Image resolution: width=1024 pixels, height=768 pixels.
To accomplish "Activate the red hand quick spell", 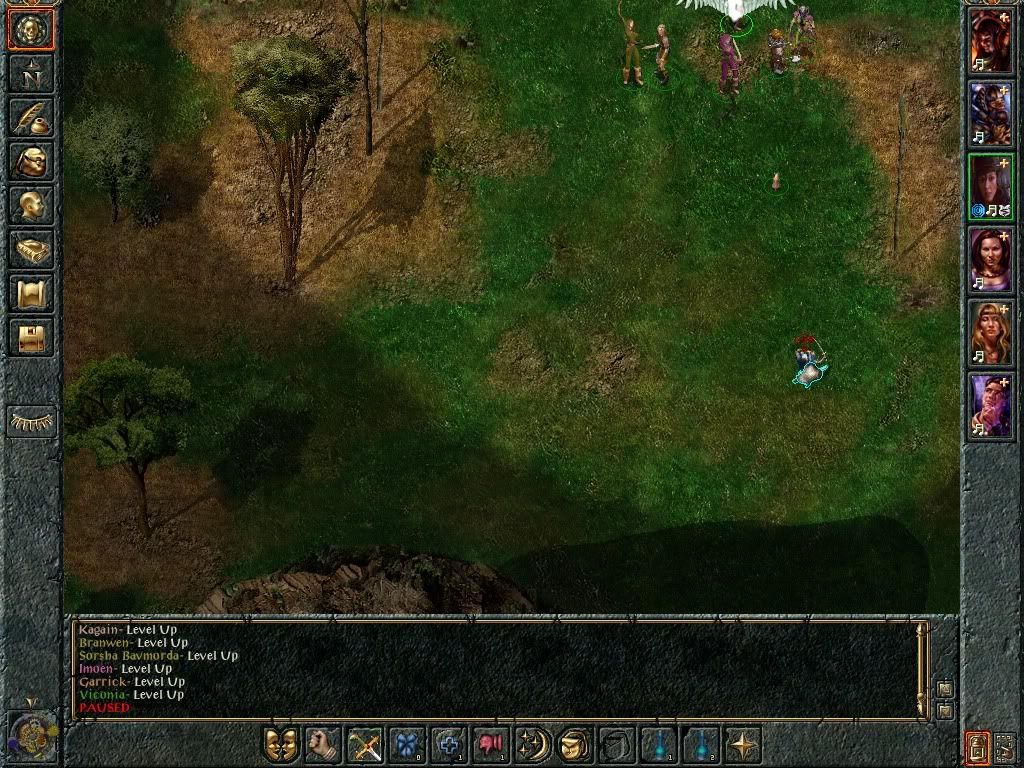I will click(491, 745).
